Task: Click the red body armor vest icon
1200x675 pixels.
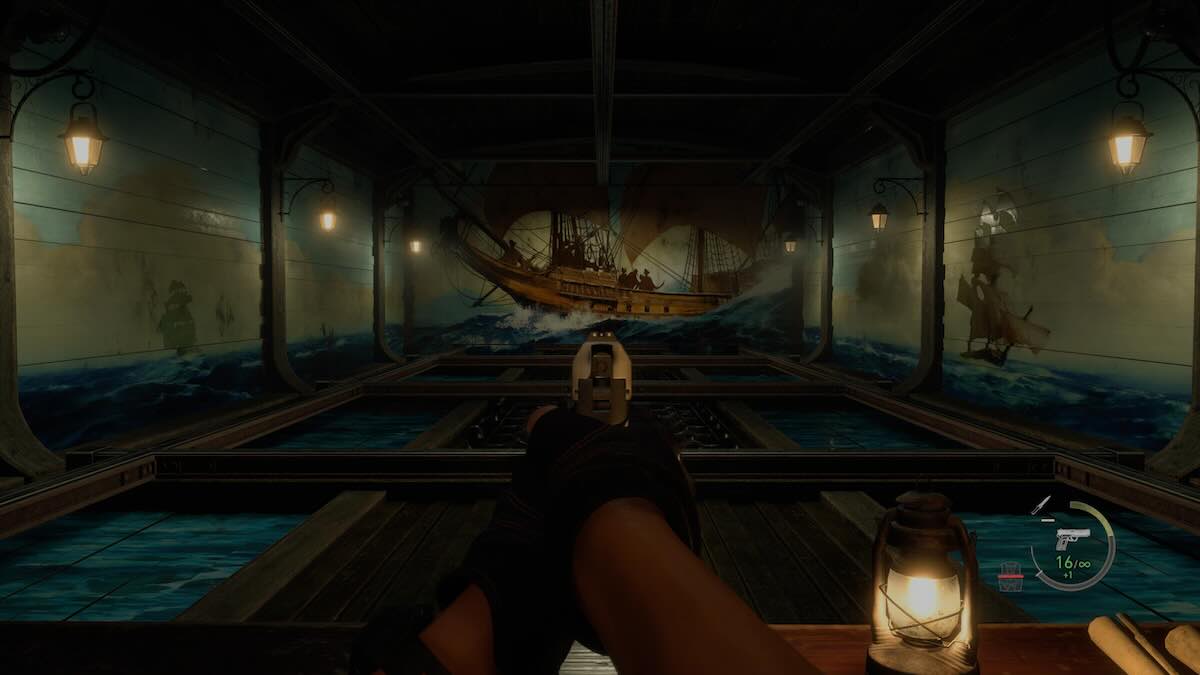Action: [1011, 575]
